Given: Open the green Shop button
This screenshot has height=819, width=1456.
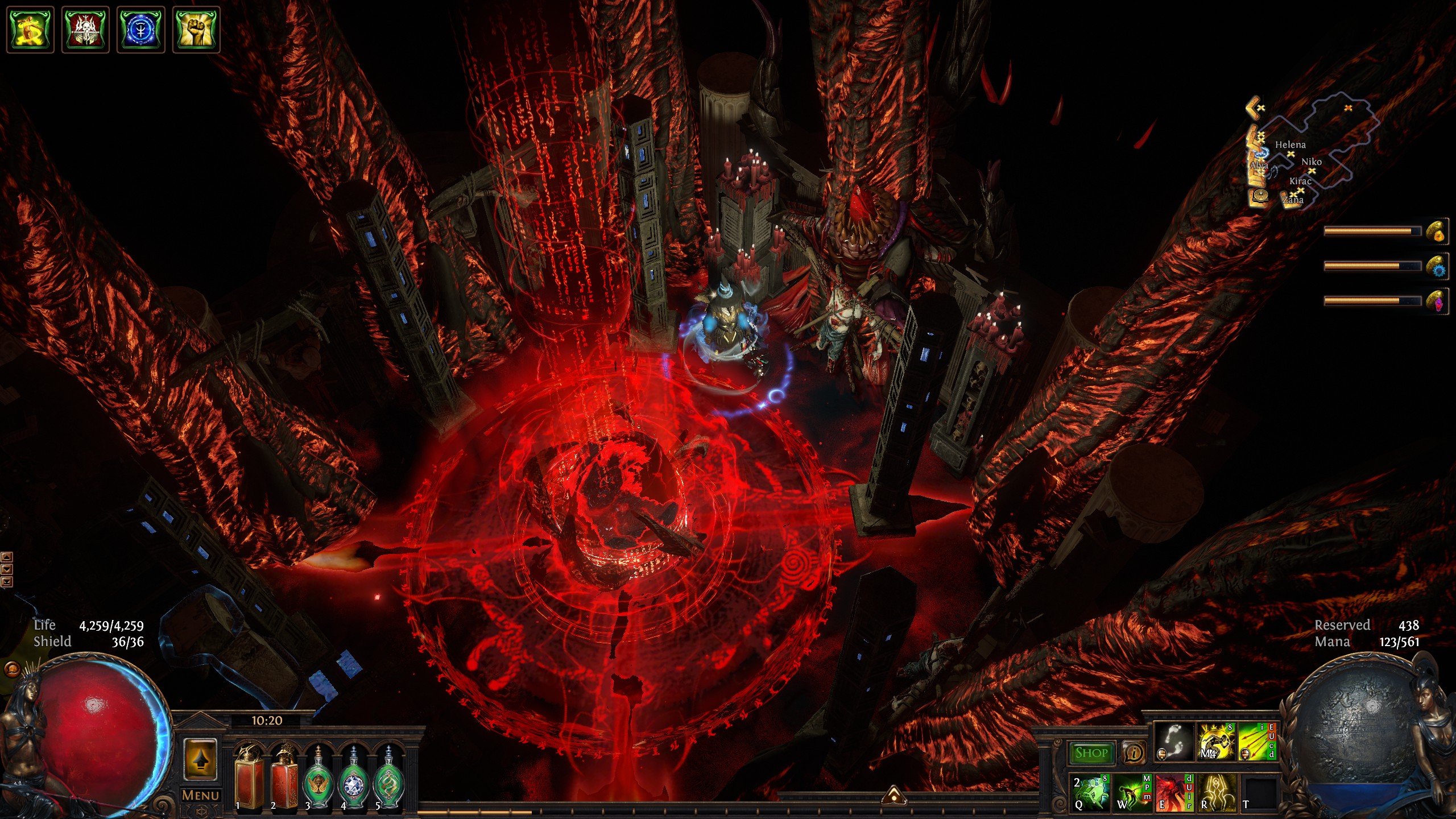Looking at the screenshot, I should pos(1091,753).
